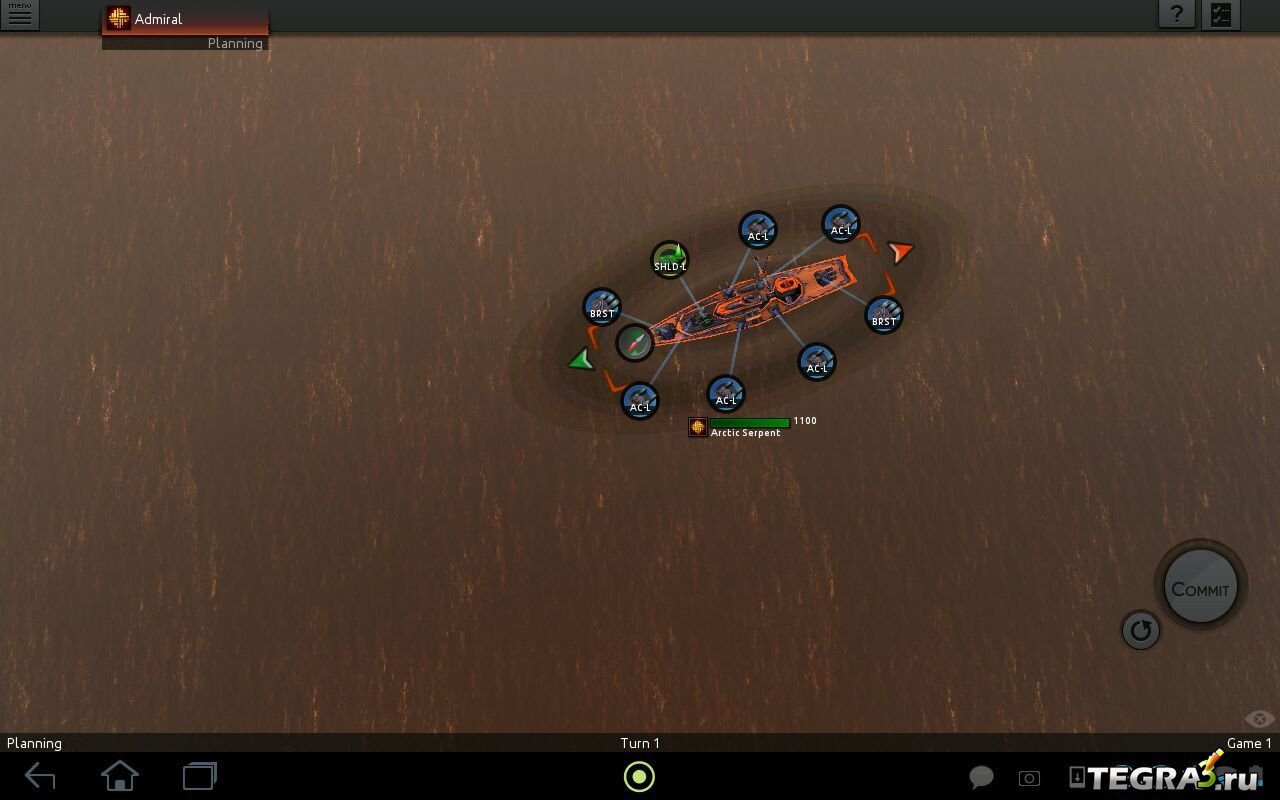Open the hamburger menu button
This screenshot has height=800, width=1280.
click(19, 15)
